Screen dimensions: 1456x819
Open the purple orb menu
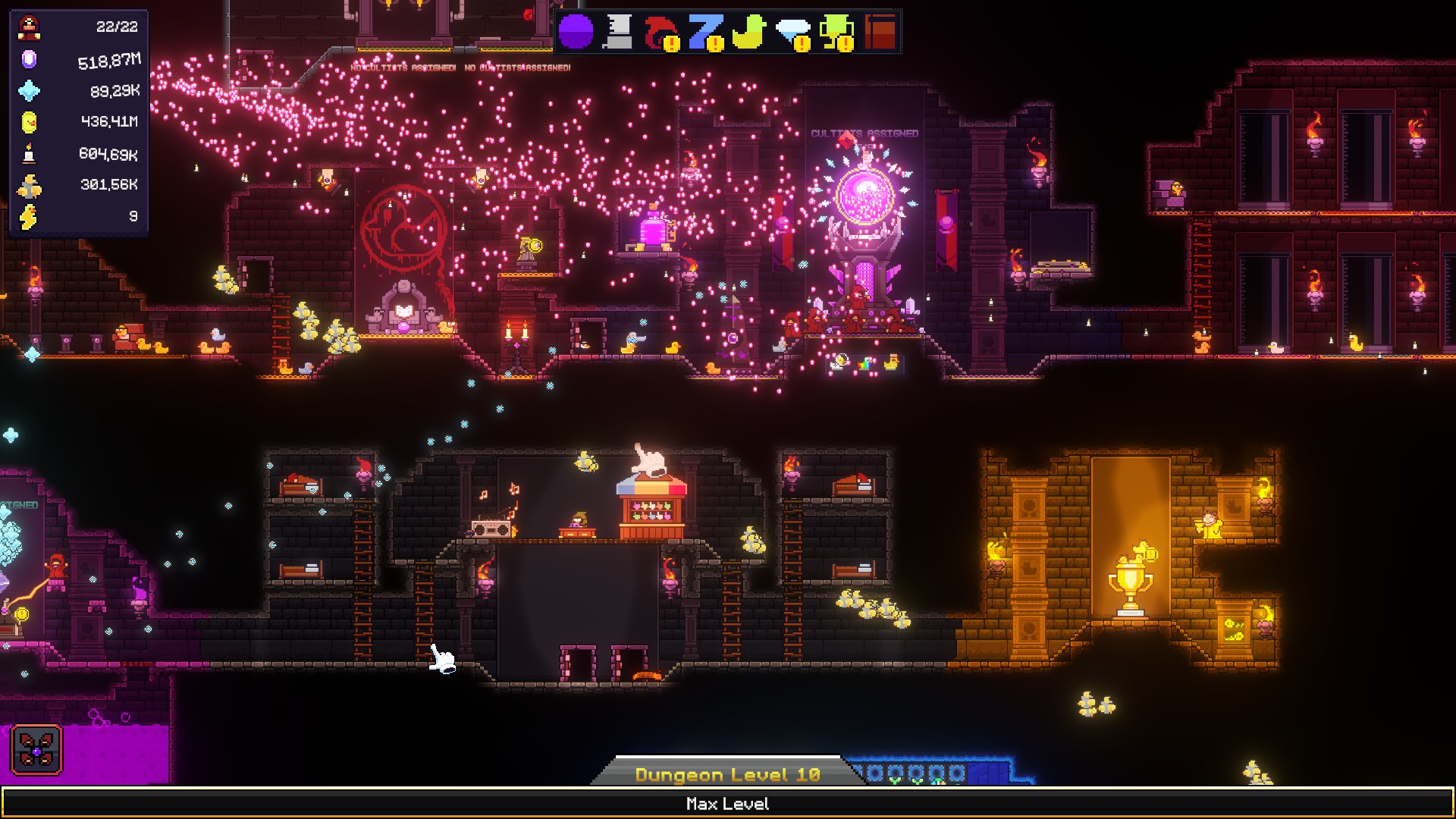(576, 33)
